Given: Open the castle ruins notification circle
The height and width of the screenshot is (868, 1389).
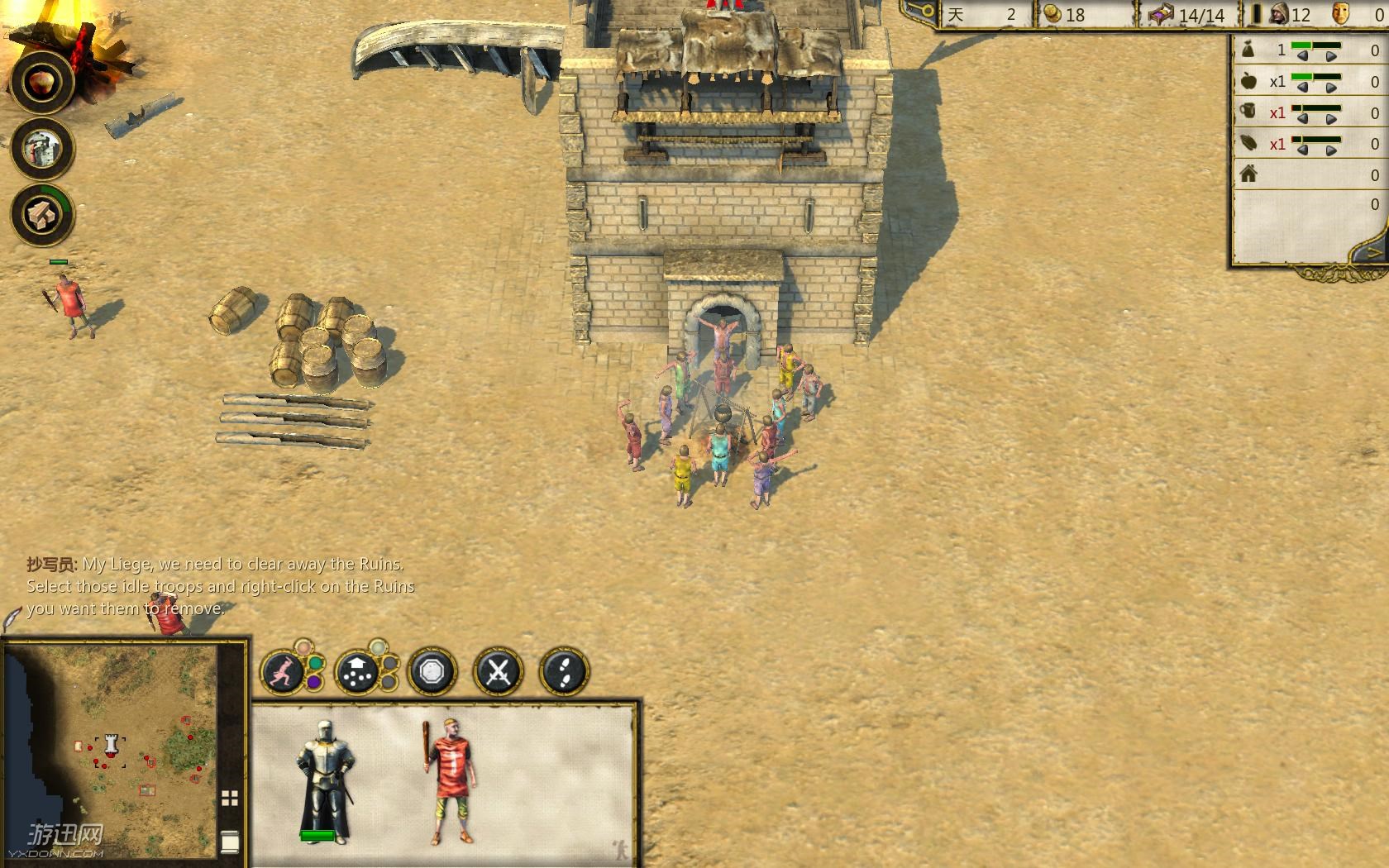Looking at the screenshot, I should point(42,149).
